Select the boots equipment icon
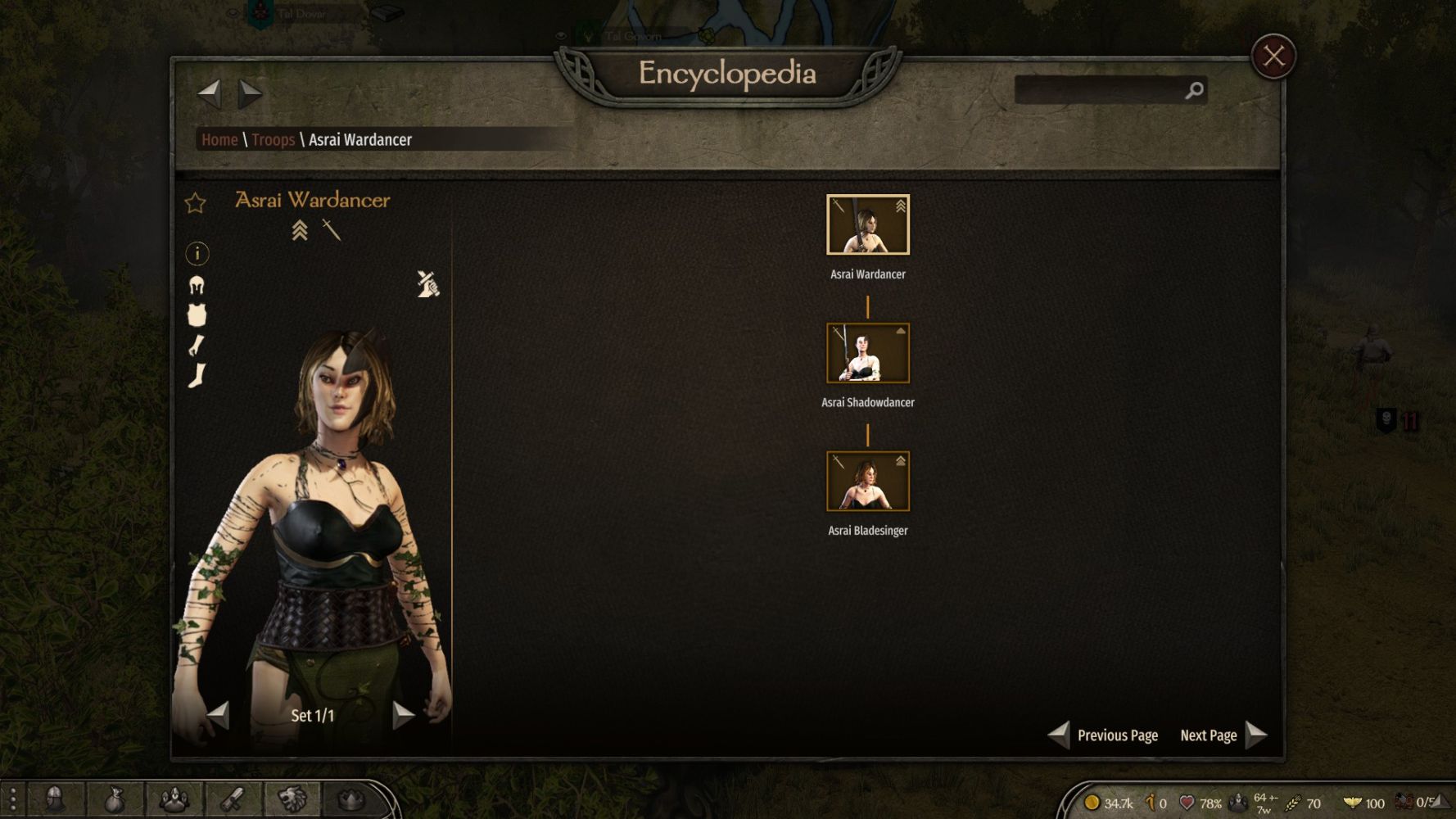Image resolution: width=1456 pixels, height=819 pixels. (197, 376)
